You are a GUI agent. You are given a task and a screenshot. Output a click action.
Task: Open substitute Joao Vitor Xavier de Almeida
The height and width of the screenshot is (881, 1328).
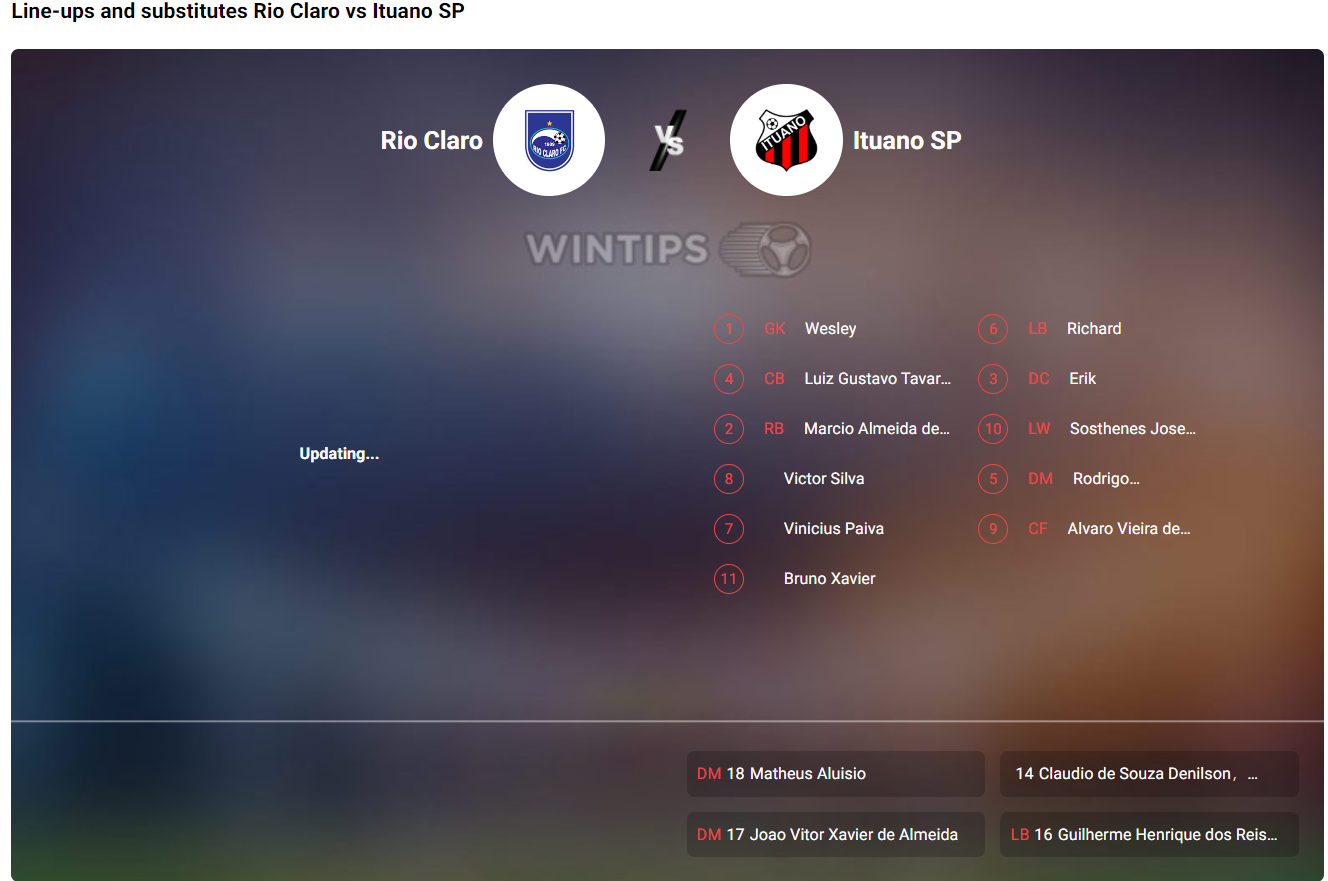point(835,835)
